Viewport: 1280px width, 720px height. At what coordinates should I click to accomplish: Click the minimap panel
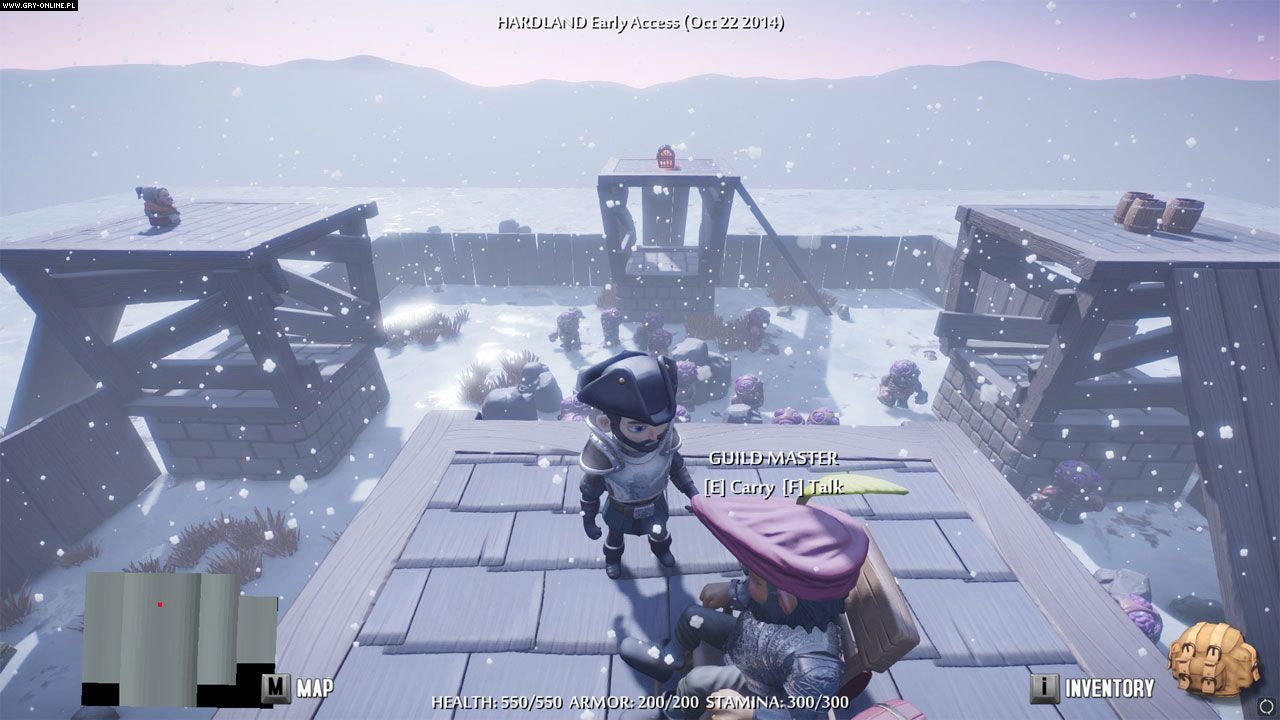(179, 637)
